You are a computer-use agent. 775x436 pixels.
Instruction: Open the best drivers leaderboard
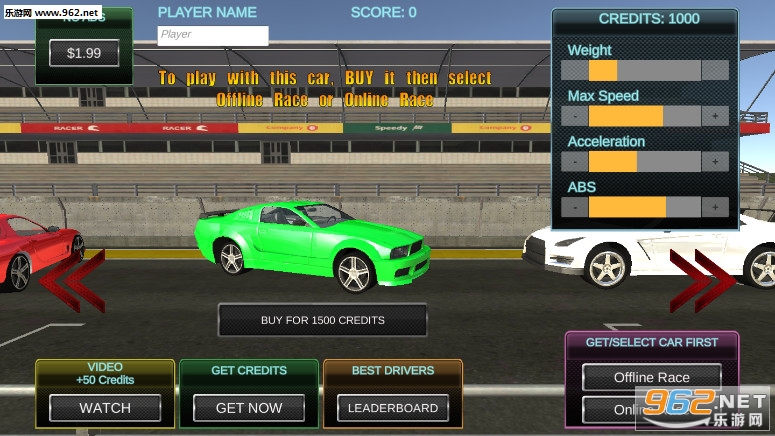[392, 408]
